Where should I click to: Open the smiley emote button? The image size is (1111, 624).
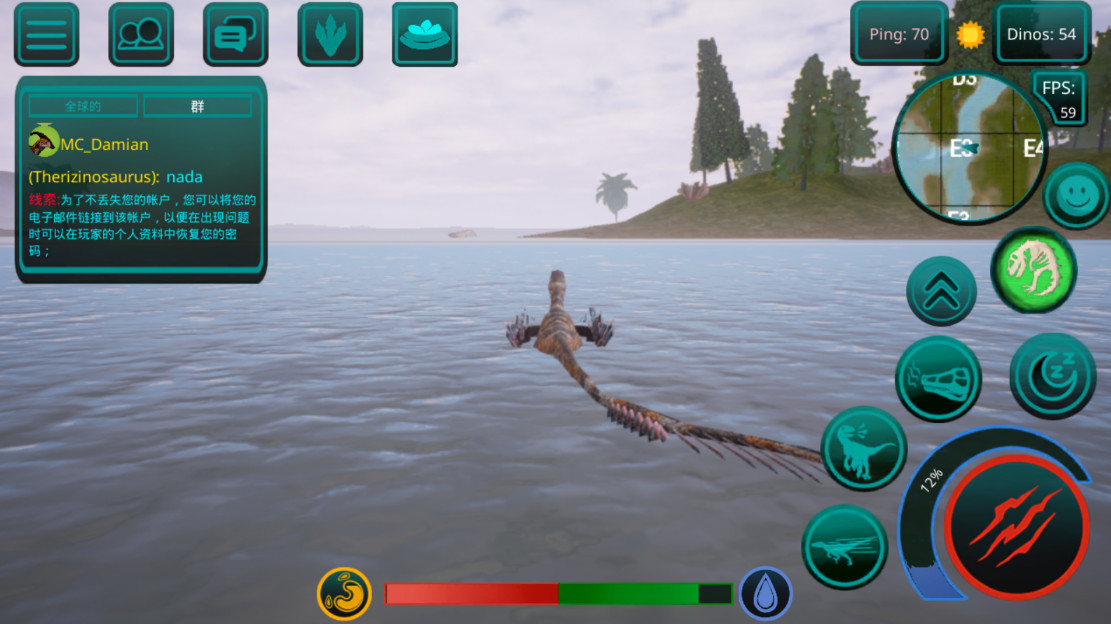click(x=1077, y=195)
